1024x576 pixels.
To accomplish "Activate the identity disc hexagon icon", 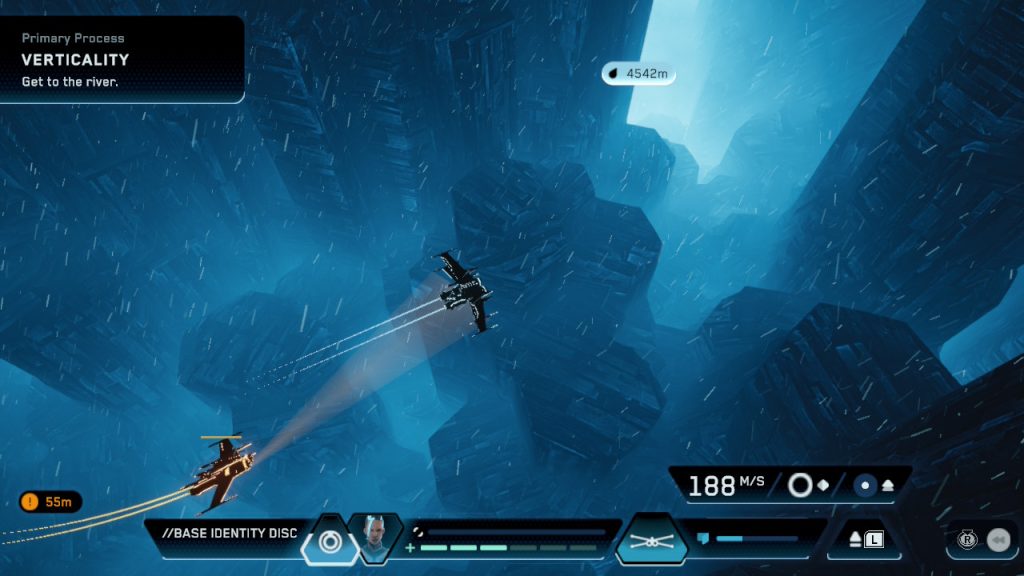I will [329, 540].
